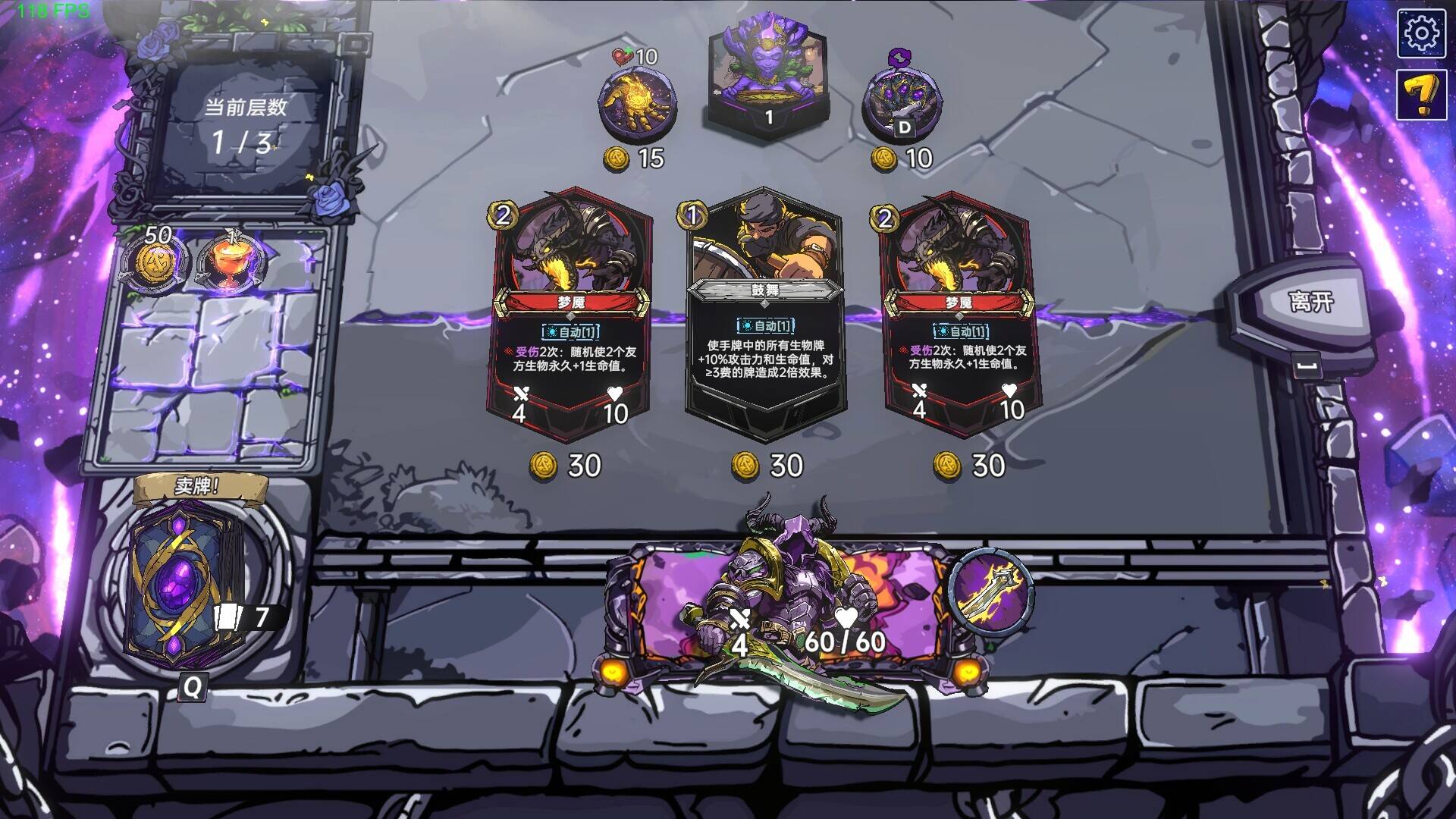This screenshot has height=819, width=1456.
Task: Refresh the shop for 10 gold
Action: click(x=902, y=104)
